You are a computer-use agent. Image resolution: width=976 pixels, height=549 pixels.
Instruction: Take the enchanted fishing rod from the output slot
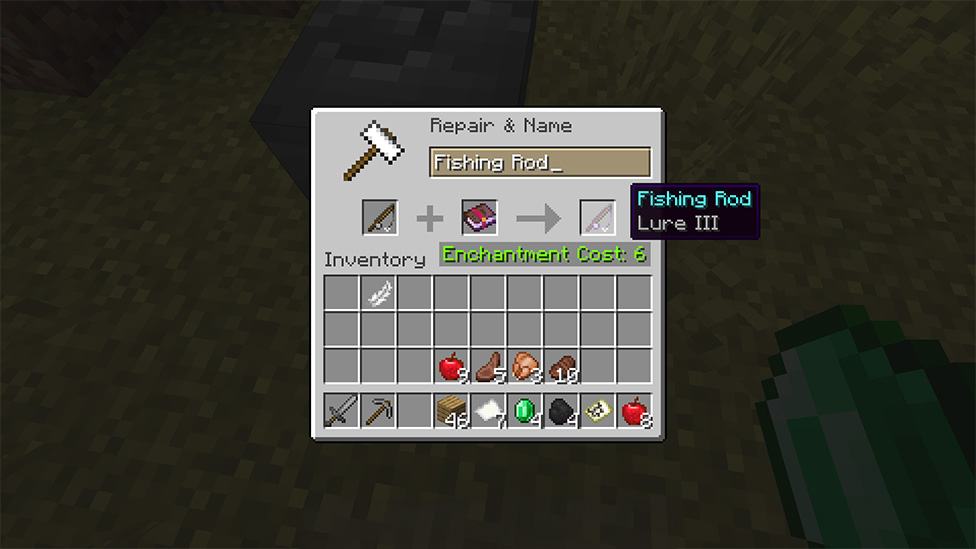coord(597,217)
